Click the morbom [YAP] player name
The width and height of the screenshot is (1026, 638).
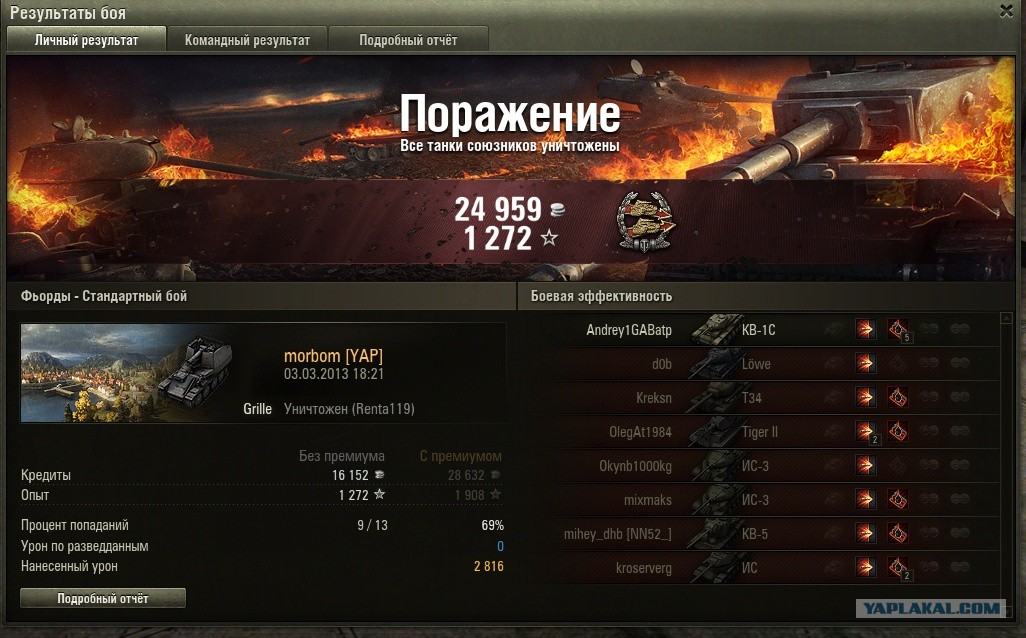tap(333, 356)
